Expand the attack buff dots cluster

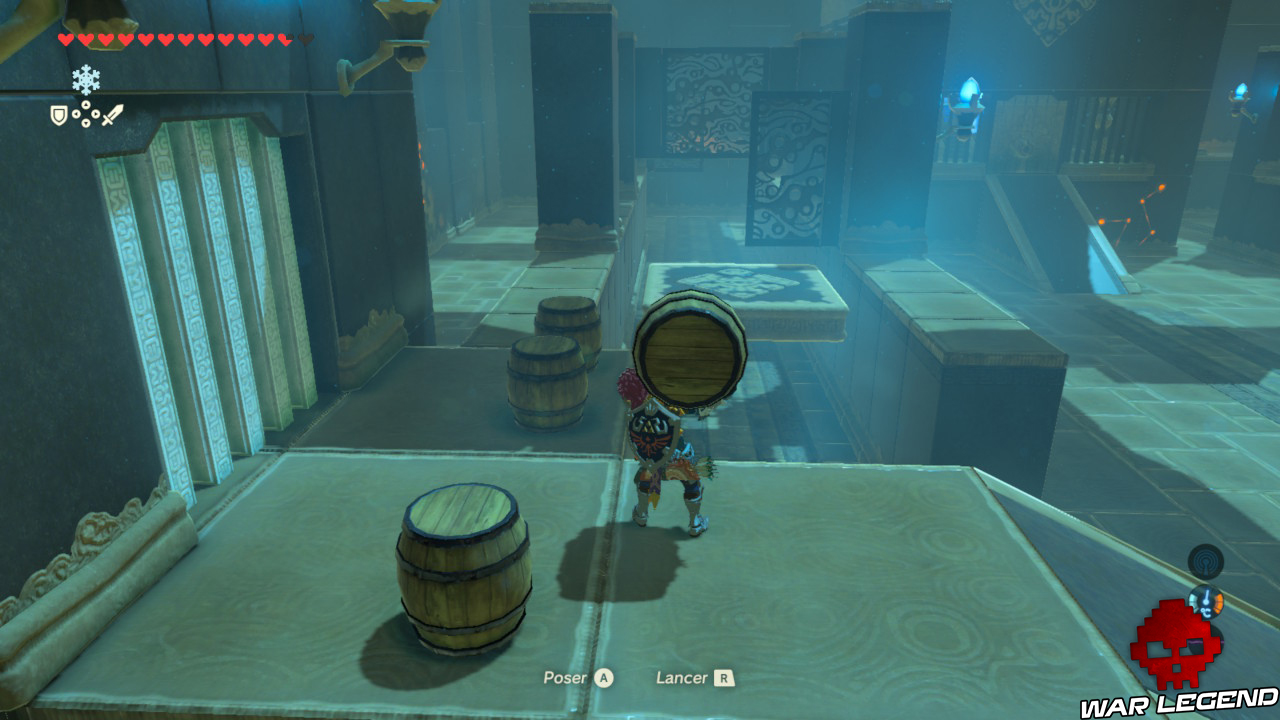[85, 114]
